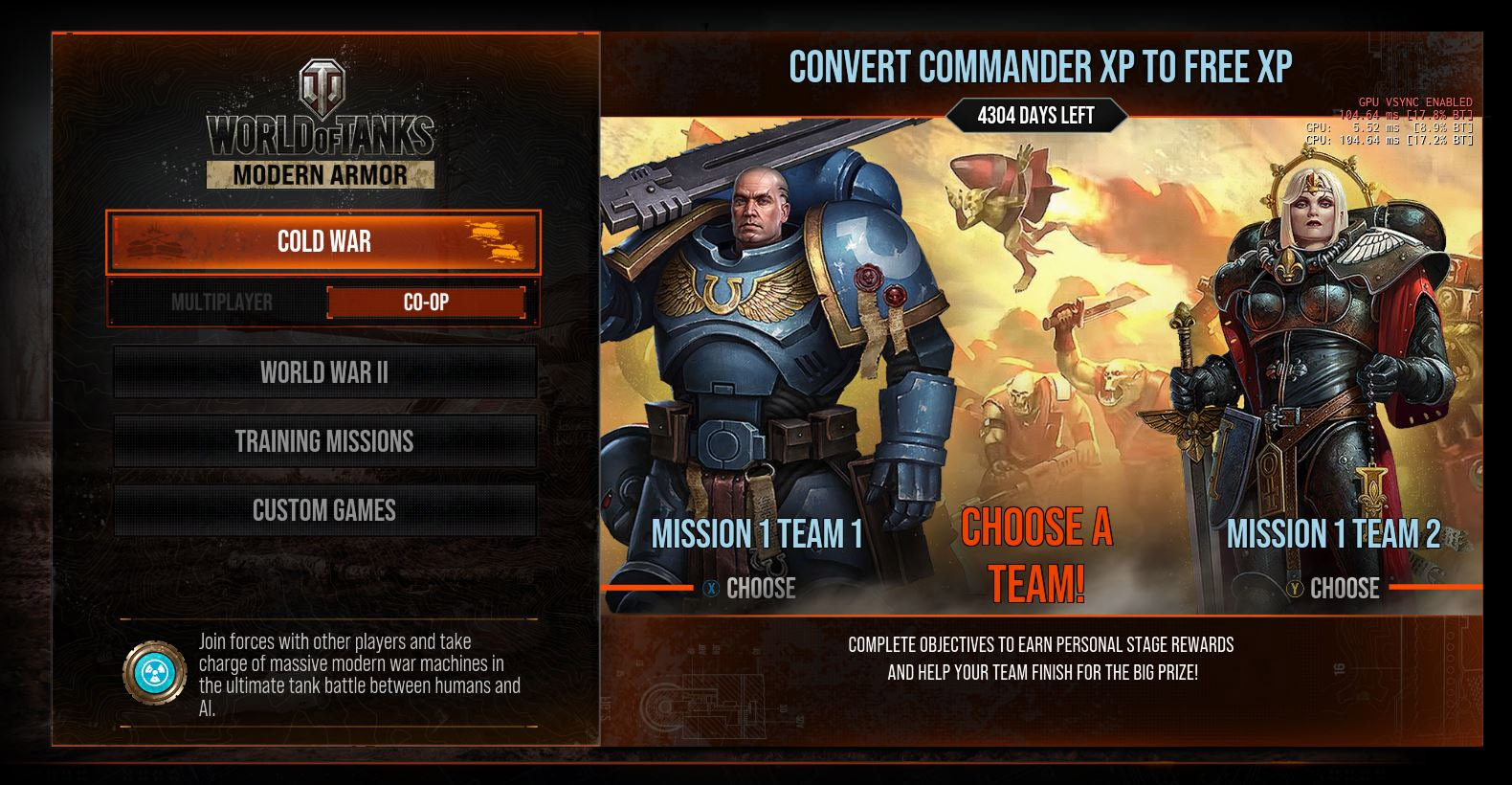Screen dimensions: 1512x785
Task: Choose Mission 1 Team 2
Action: (1335, 588)
